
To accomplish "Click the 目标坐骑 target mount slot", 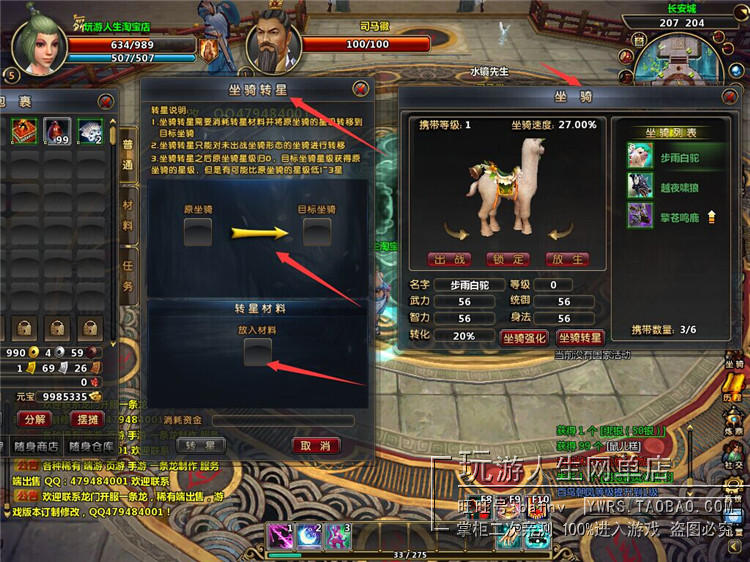I will 317,232.
